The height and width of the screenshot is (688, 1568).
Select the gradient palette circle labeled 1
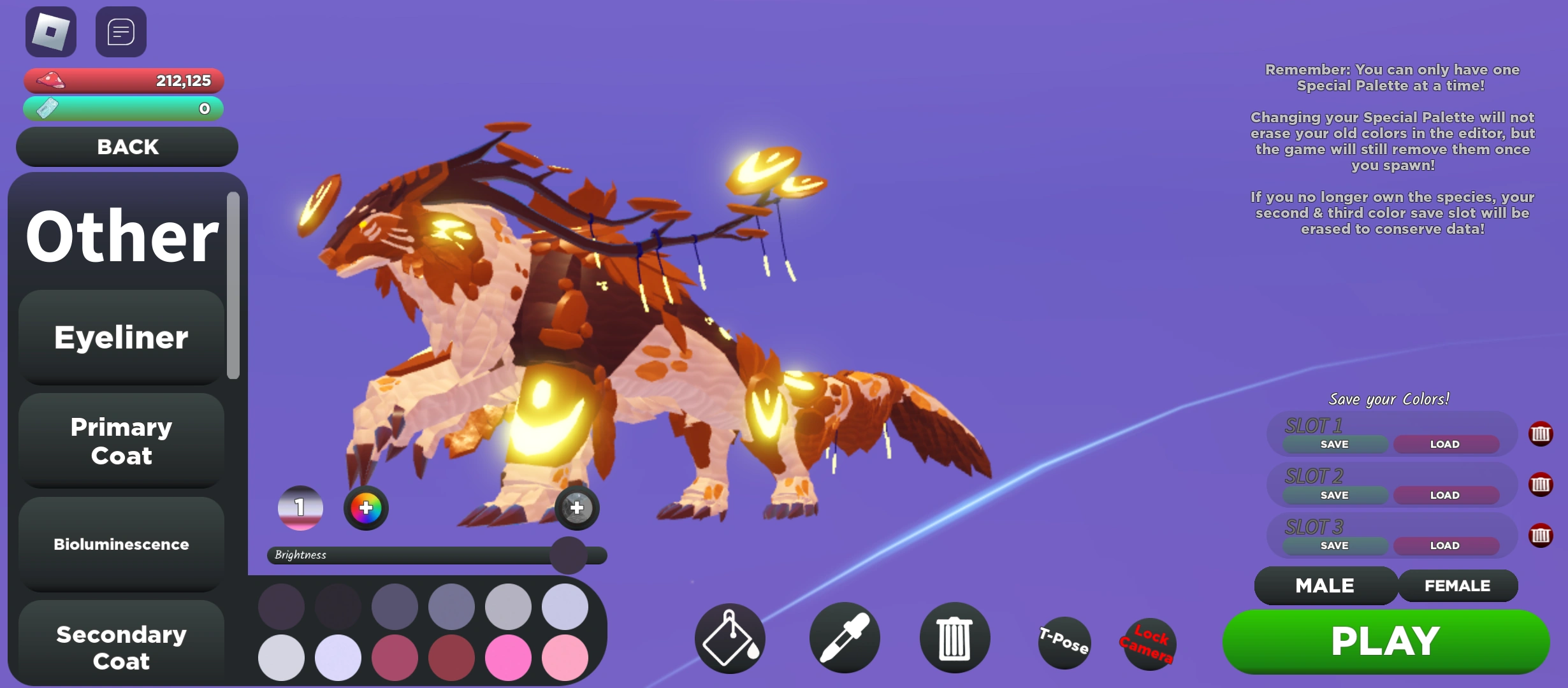pyautogui.click(x=298, y=507)
